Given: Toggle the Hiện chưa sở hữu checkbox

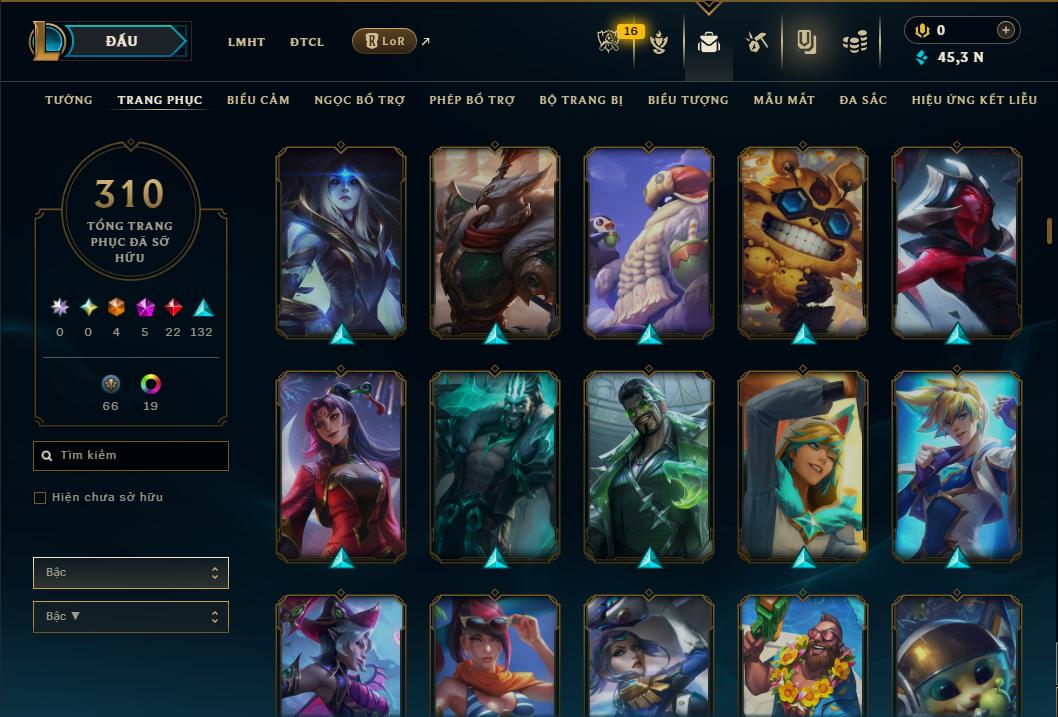Looking at the screenshot, I should (40, 498).
